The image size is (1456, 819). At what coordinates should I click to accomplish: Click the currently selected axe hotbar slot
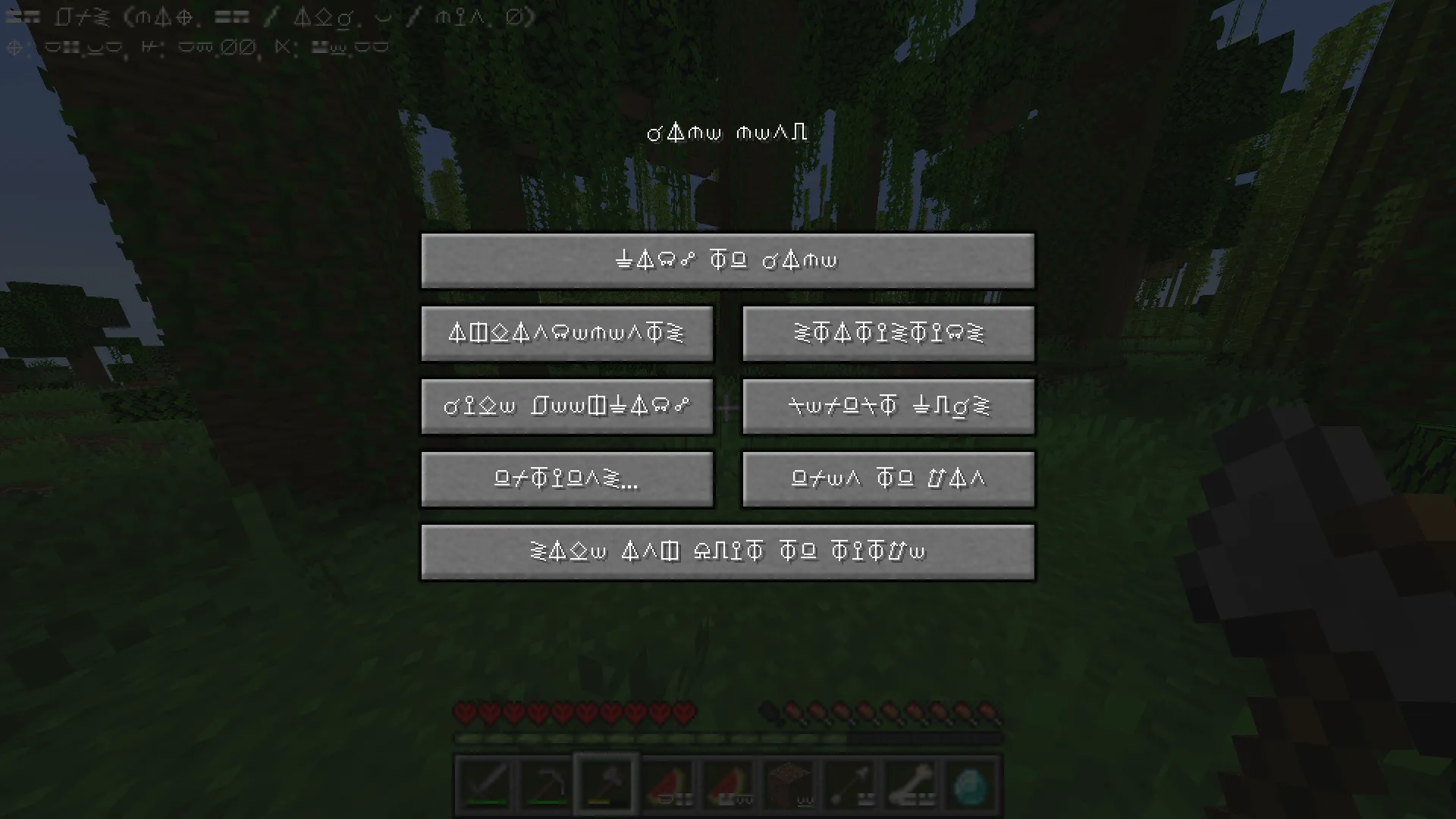(x=606, y=781)
